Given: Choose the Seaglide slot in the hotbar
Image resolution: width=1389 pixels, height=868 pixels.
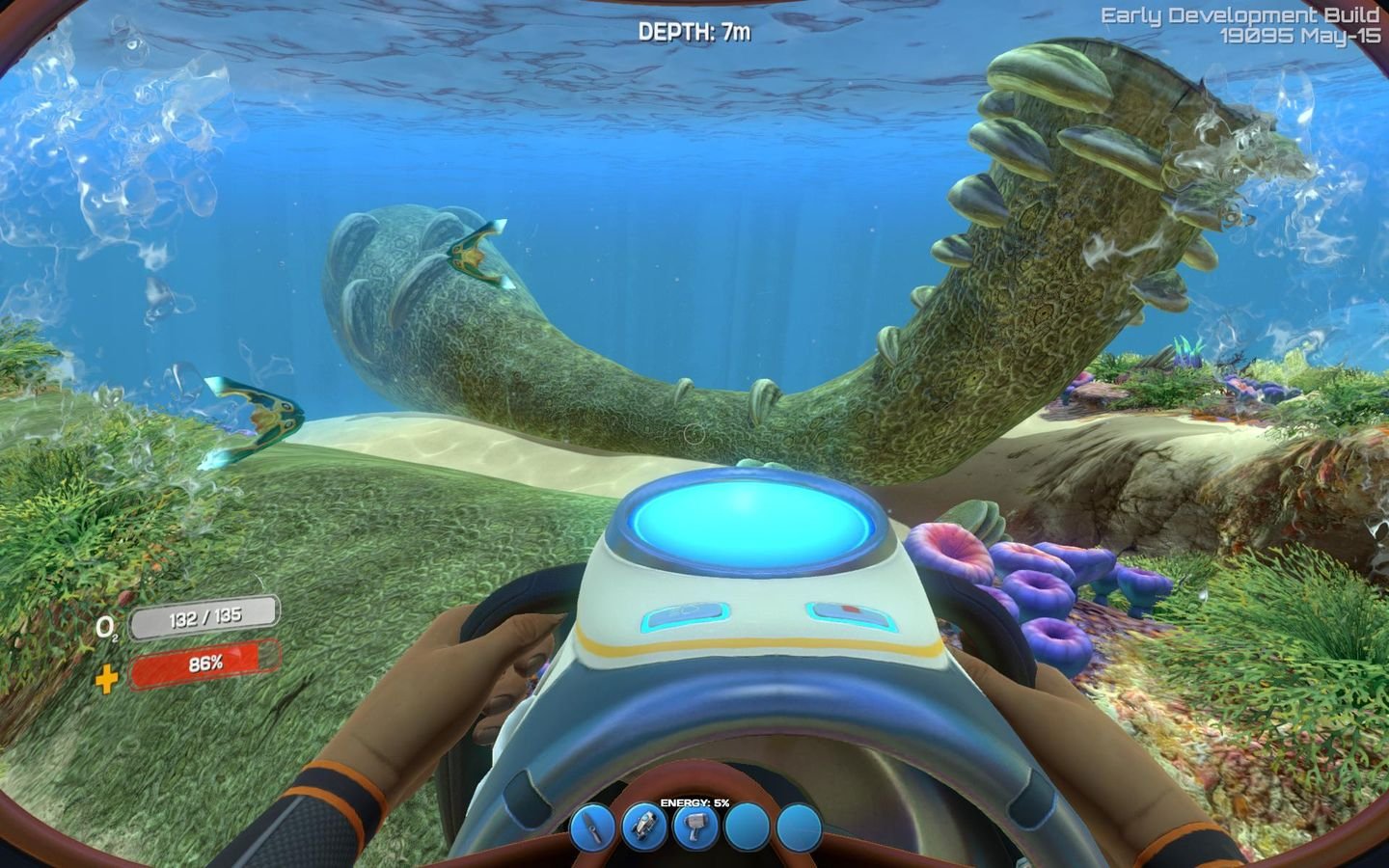Looking at the screenshot, I should pyautogui.click(x=644, y=827).
